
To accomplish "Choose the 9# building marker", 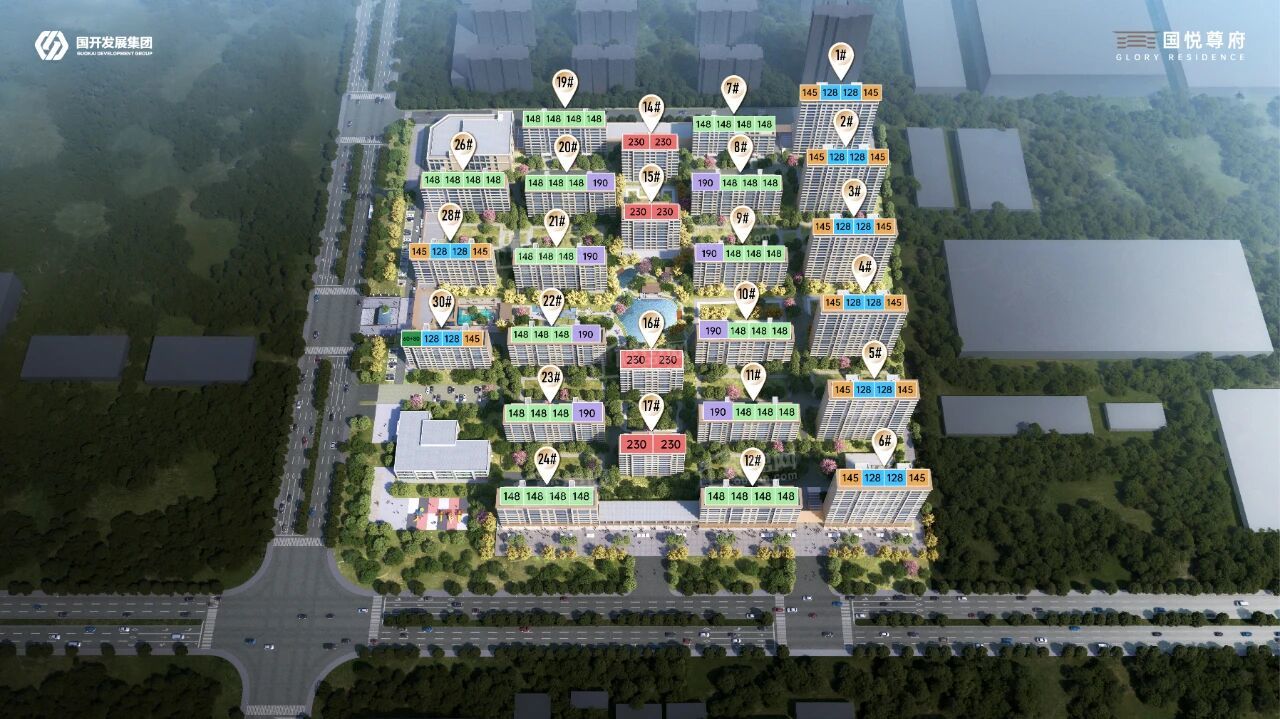I will (x=742, y=219).
